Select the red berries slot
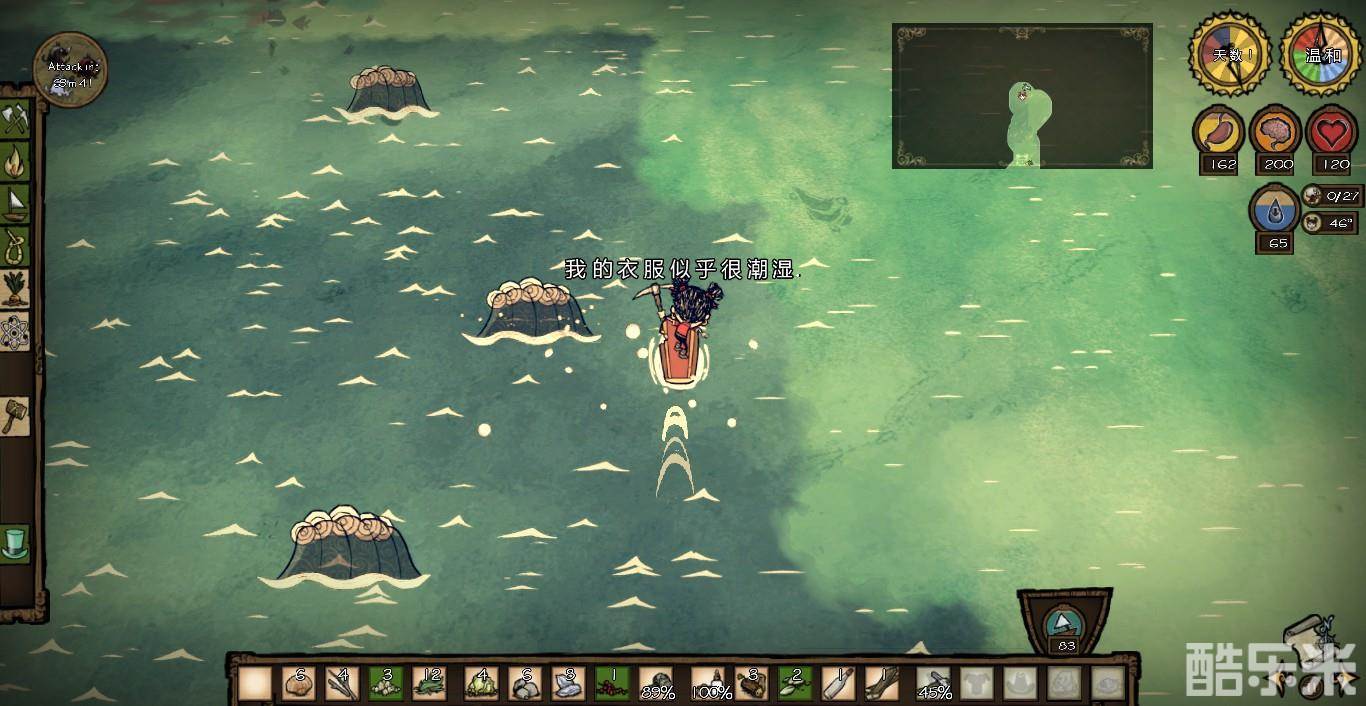The image size is (1366, 706). (x=612, y=684)
